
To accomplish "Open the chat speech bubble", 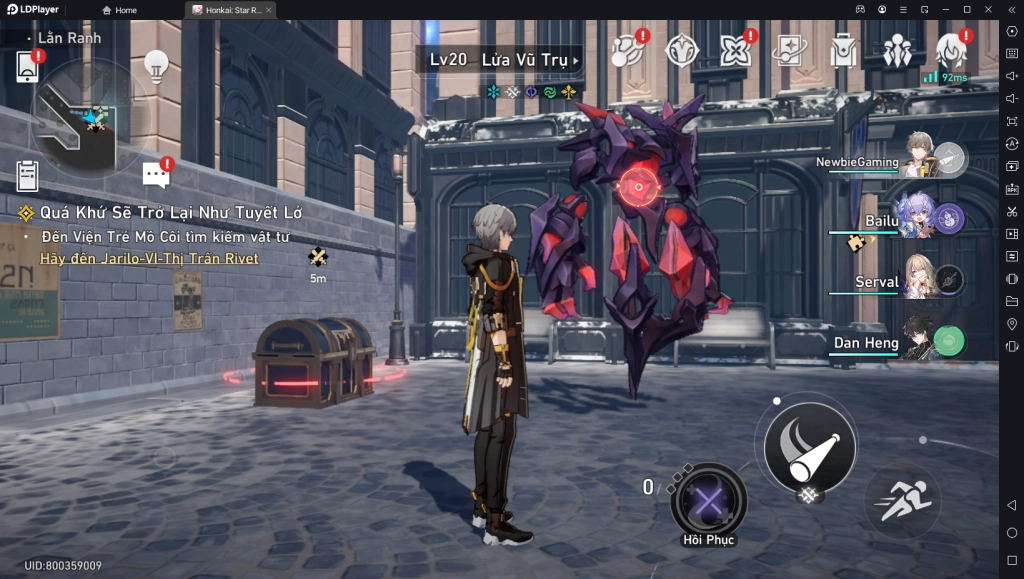I will coord(156,174).
